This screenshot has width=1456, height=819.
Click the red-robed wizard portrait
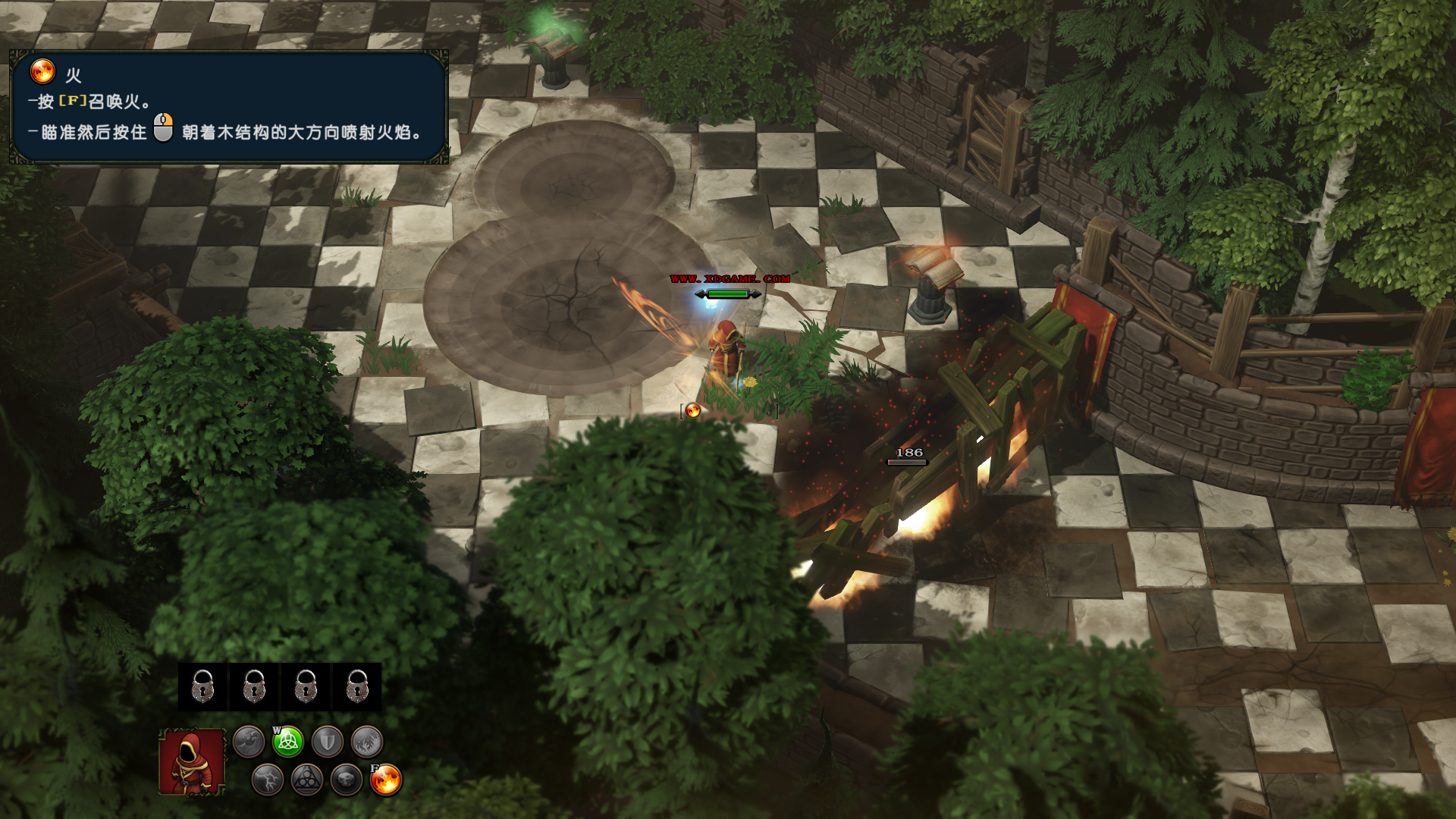(192, 761)
